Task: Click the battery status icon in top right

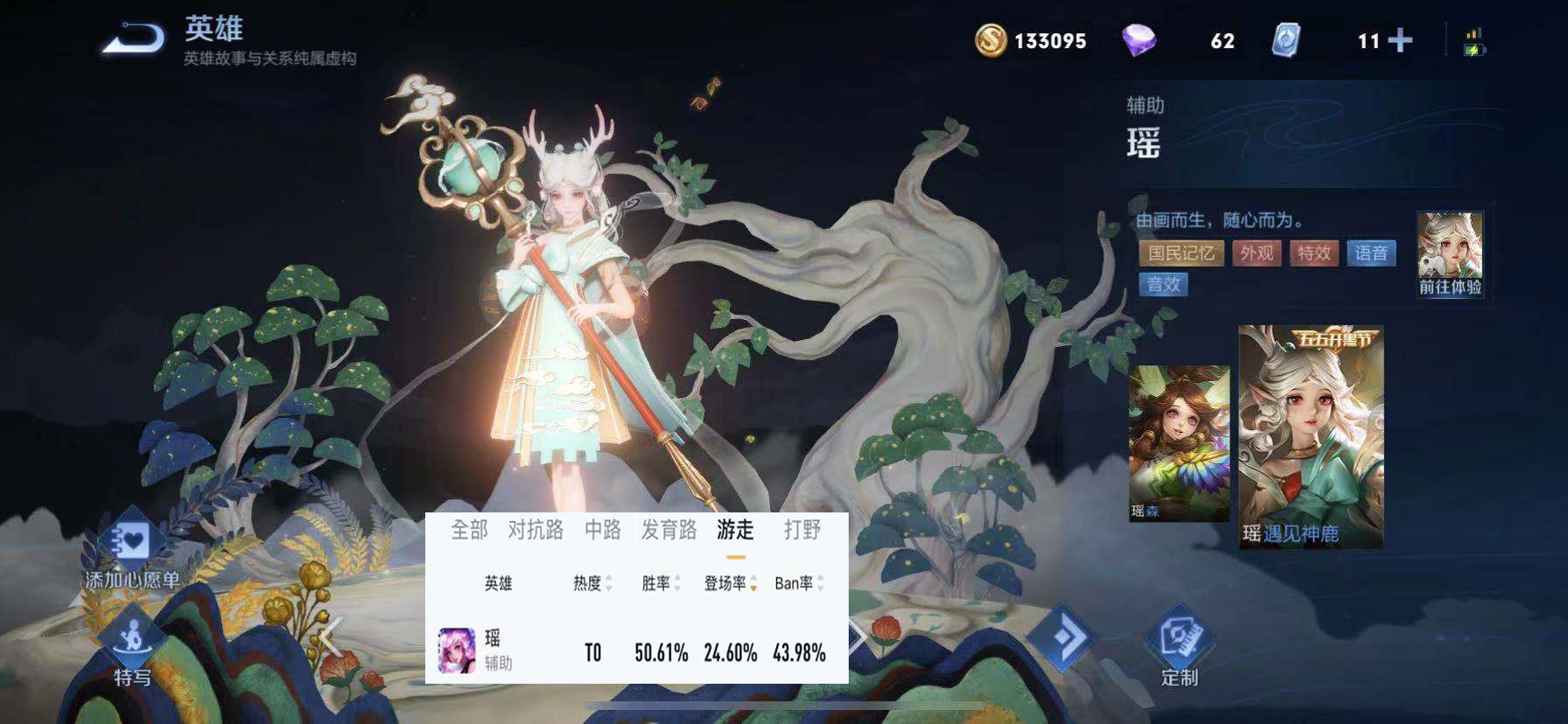Action: 1474,41
